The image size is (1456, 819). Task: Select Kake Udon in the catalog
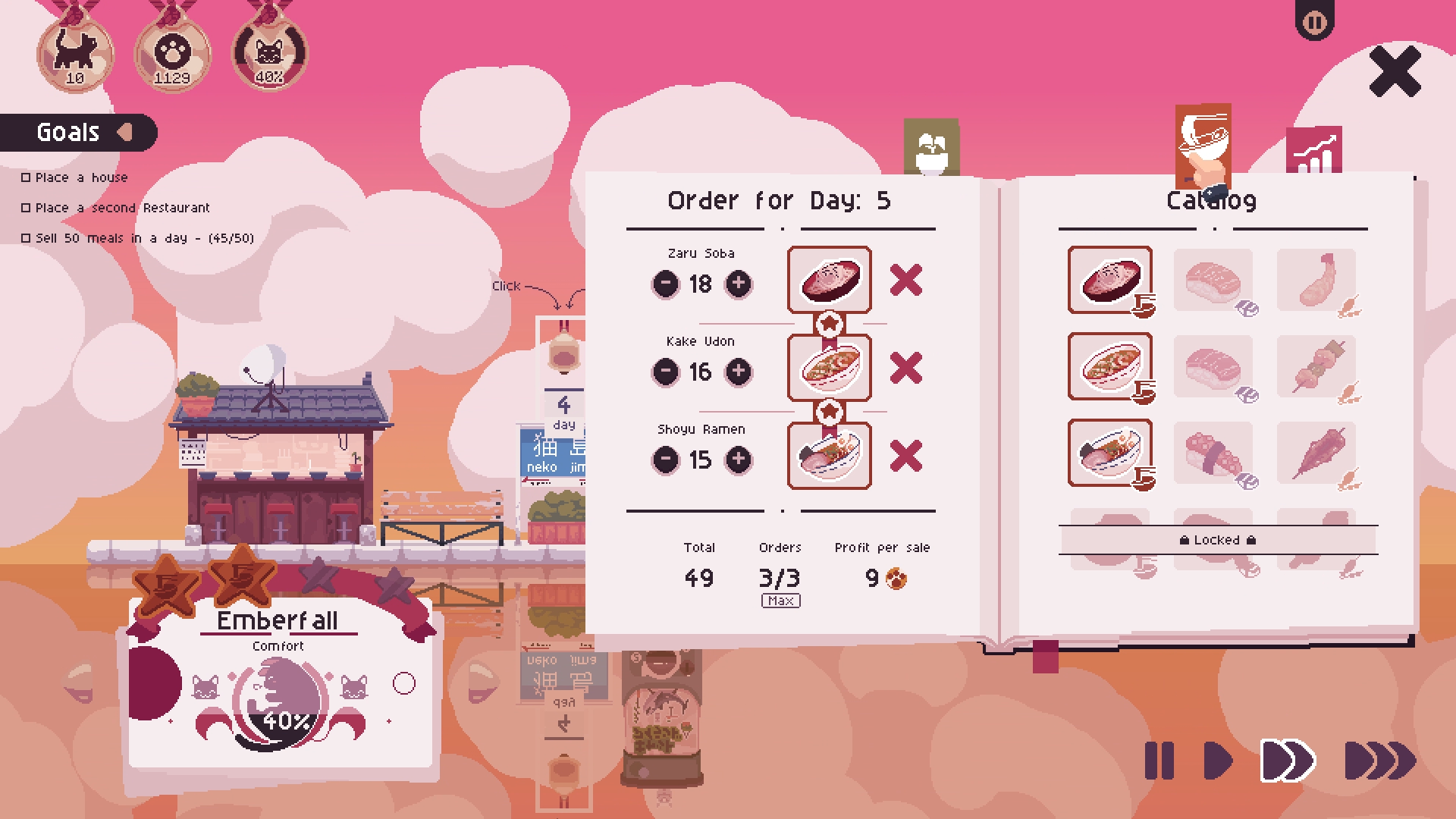click(1109, 366)
